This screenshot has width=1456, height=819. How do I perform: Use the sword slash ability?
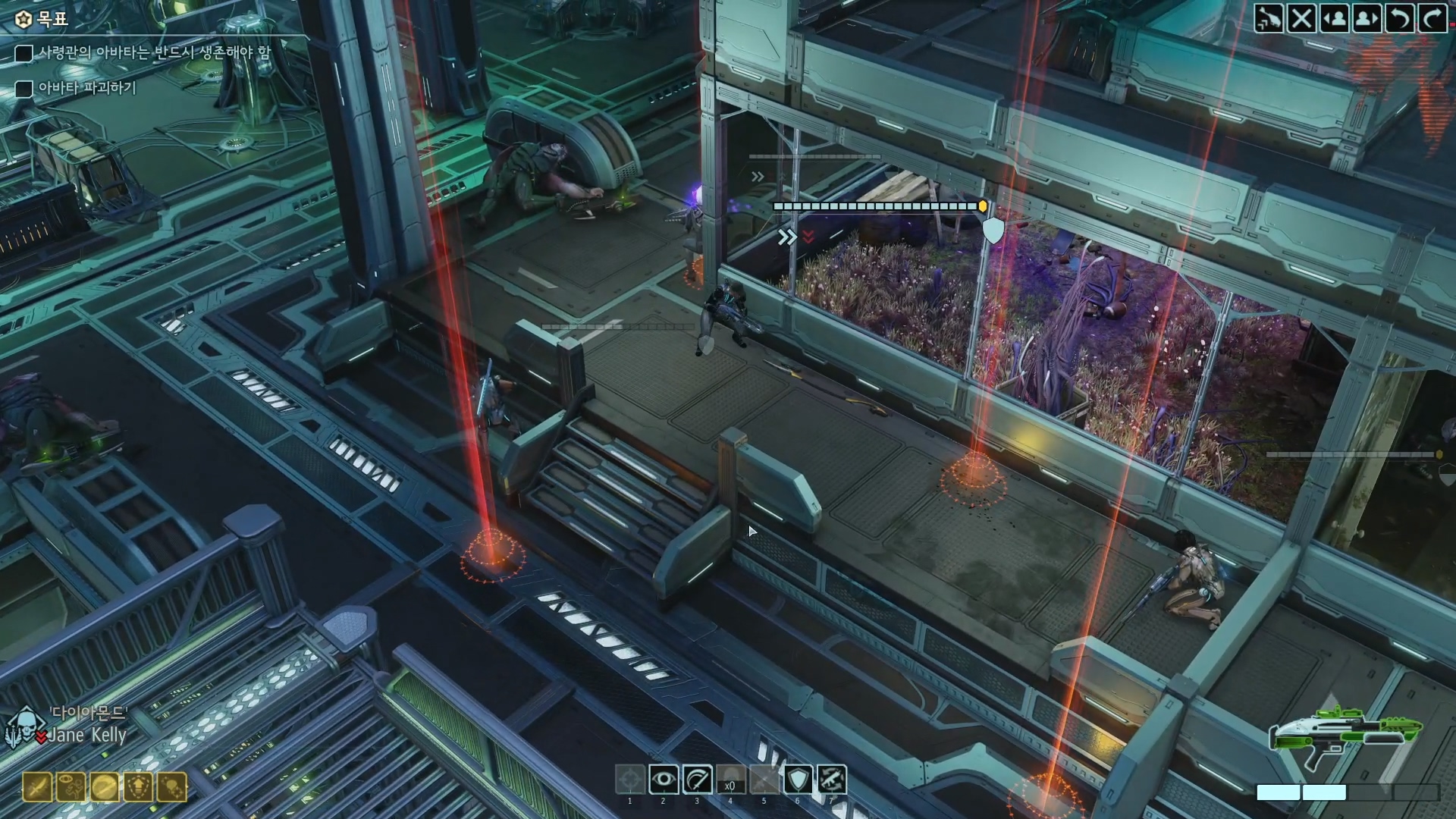pos(697,780)
